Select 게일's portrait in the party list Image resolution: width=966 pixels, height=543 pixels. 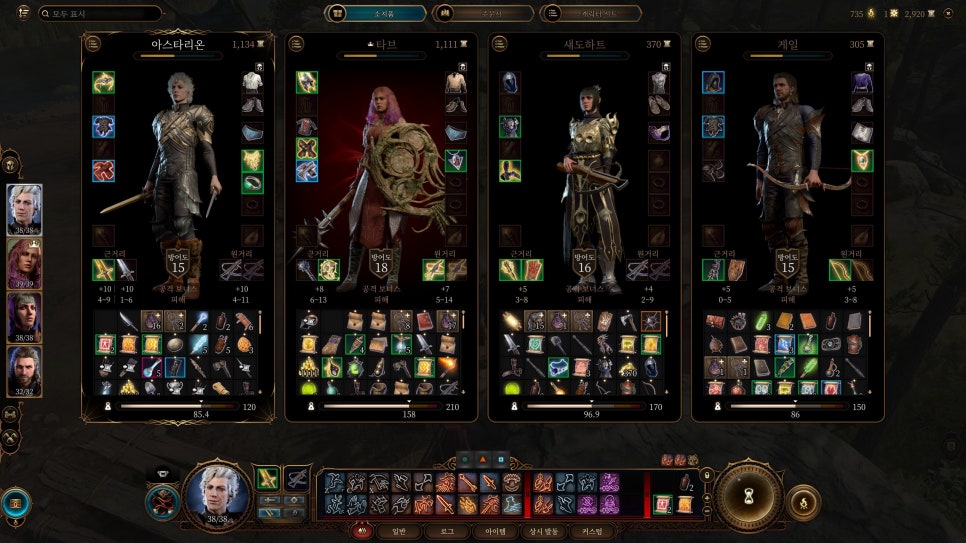[25, 371]
